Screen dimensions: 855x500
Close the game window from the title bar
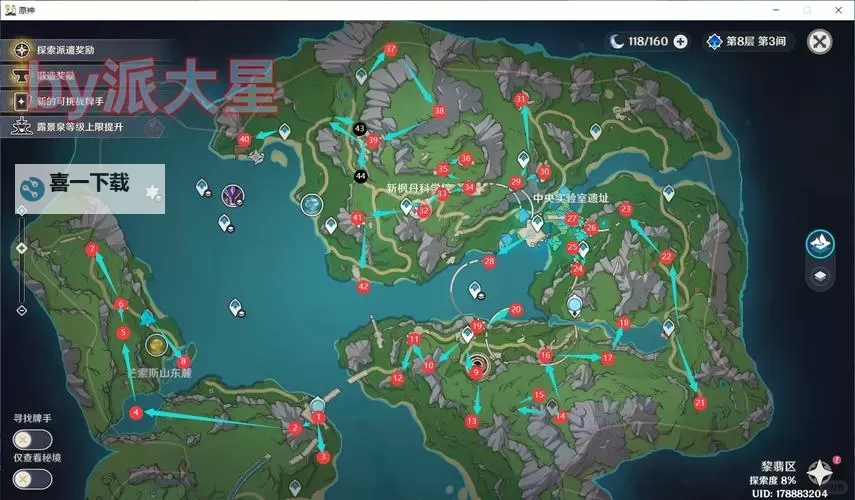(x=838, y=8)
